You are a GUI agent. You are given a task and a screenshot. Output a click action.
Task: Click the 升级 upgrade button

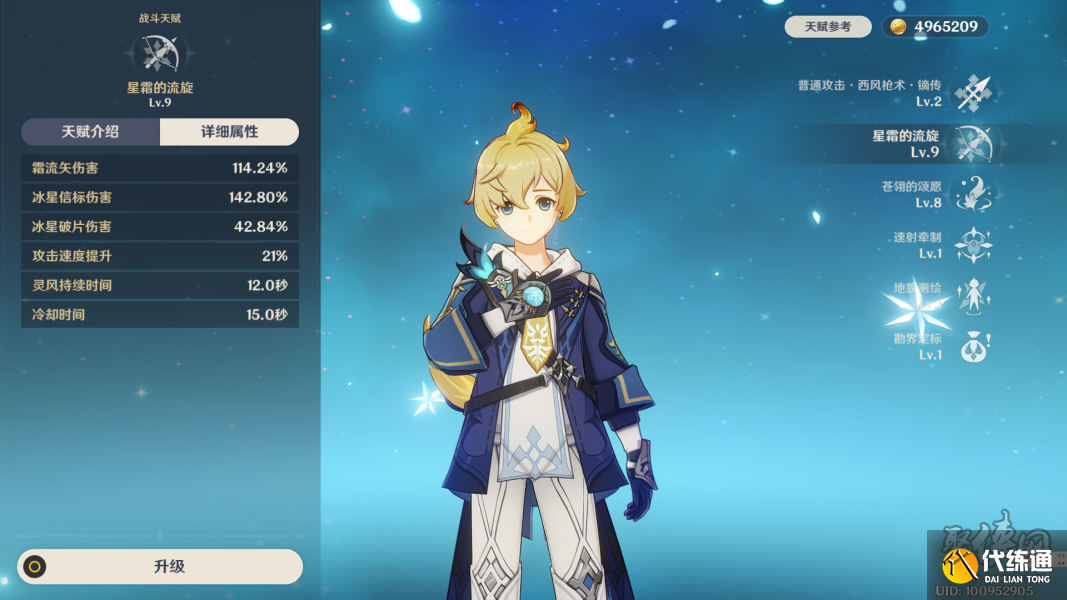pyautogui.click(x=160, y=566)
